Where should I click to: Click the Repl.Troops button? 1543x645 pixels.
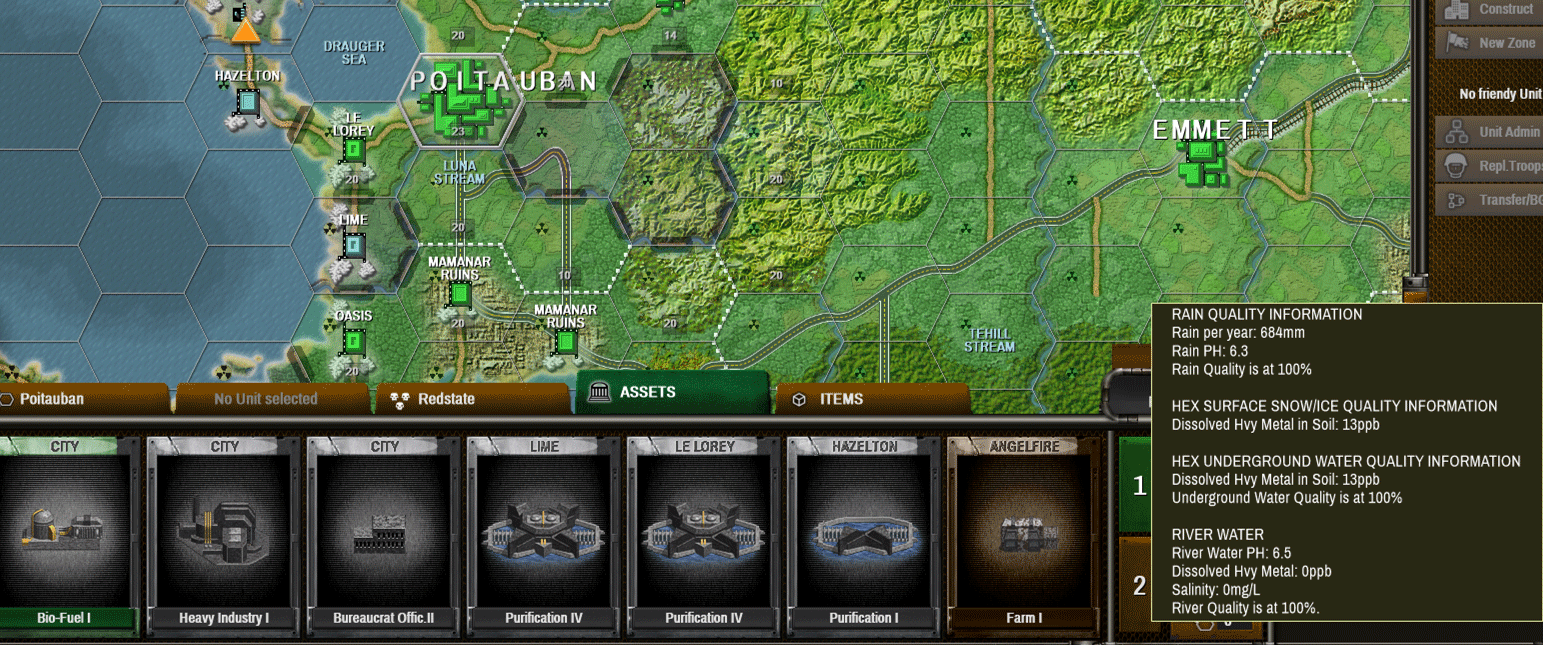(1488, 166)
